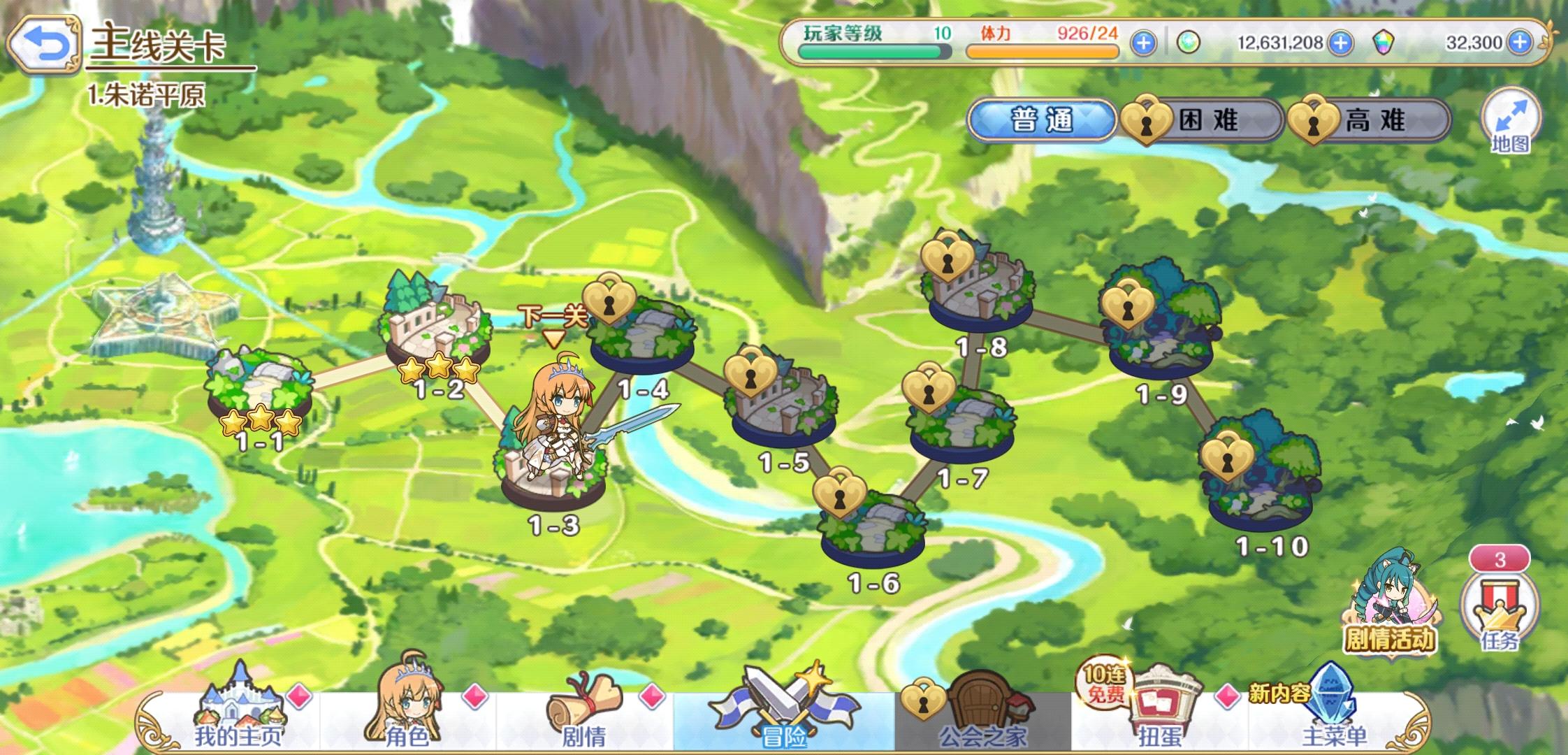
Task: Select the 普通 difficulty toggle
Action: click(x=1041, y=119)
